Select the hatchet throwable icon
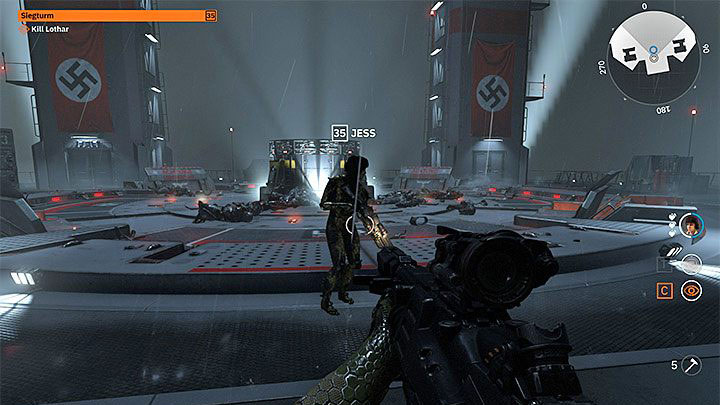 coord(691,365)
